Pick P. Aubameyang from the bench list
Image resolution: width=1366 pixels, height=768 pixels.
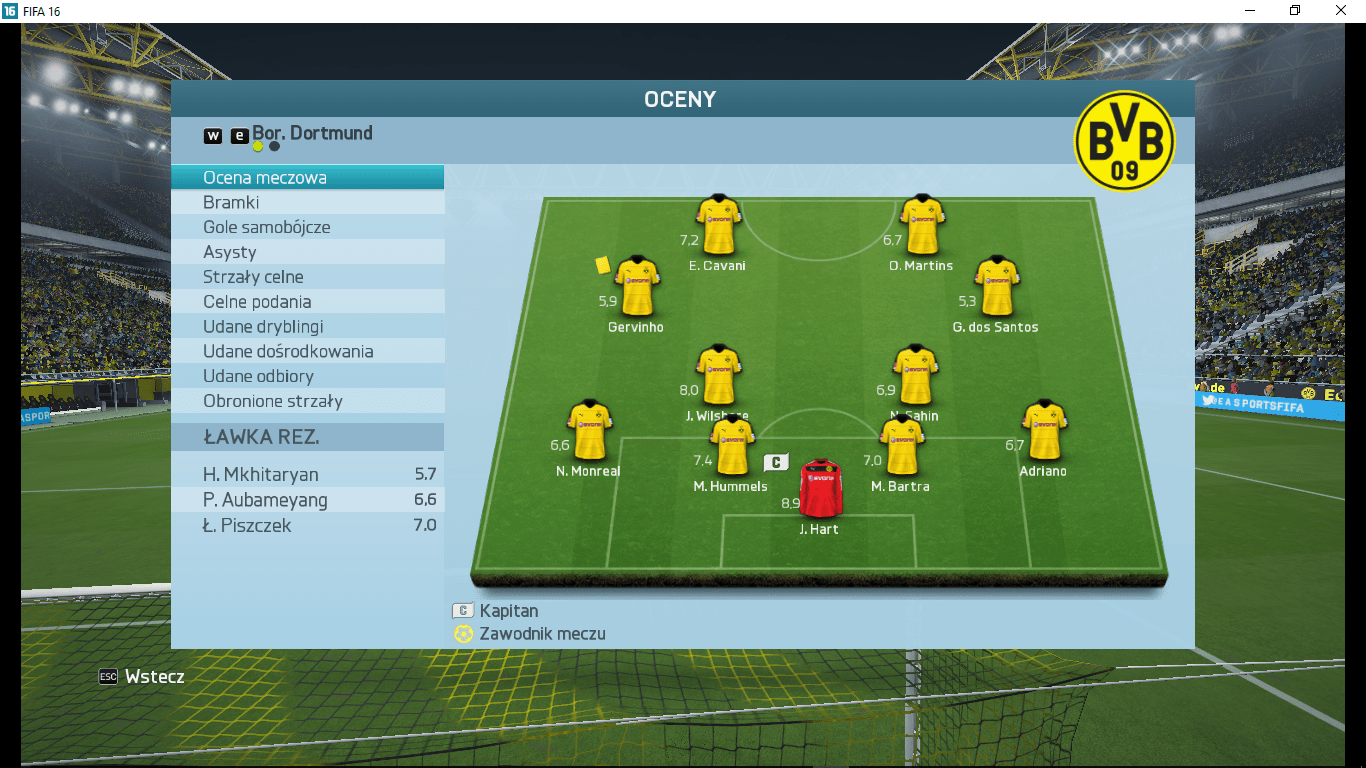point(307,500)
